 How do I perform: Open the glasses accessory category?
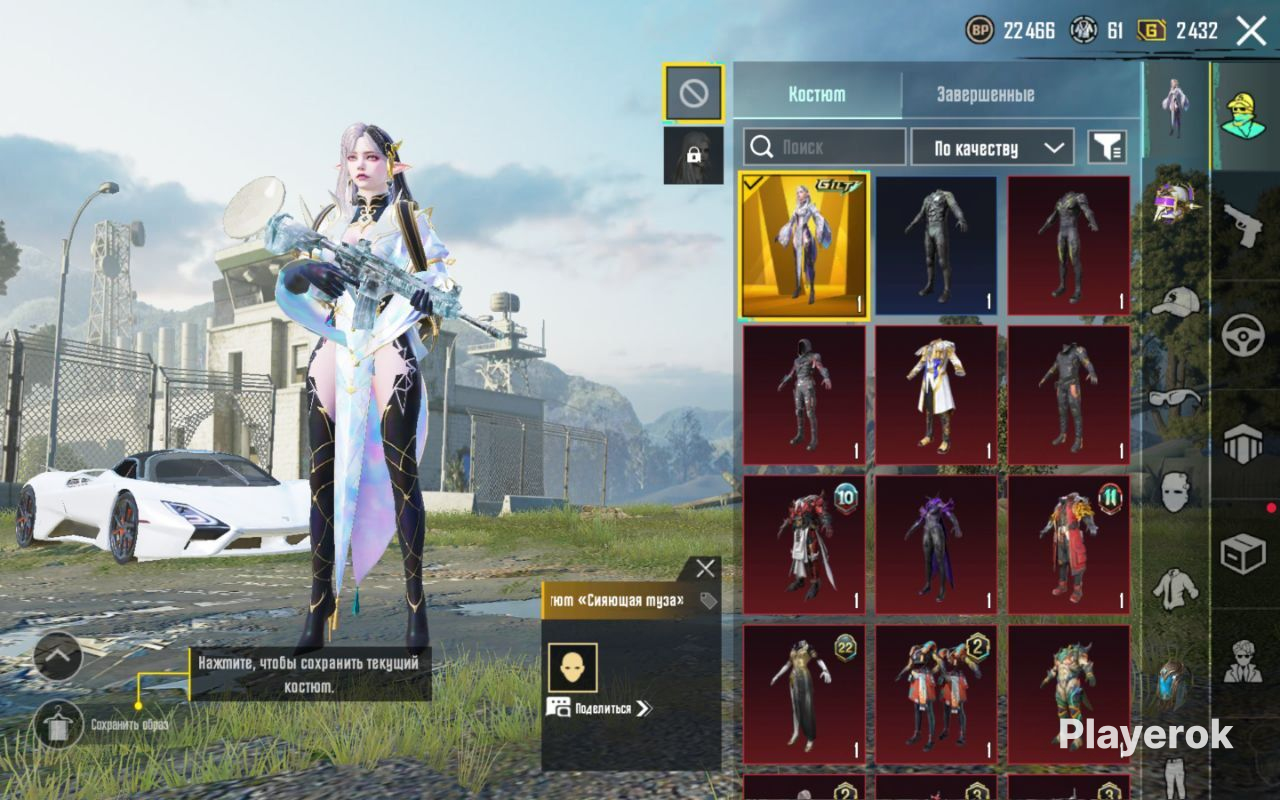pyautogui.click(x=1175, y=397)
